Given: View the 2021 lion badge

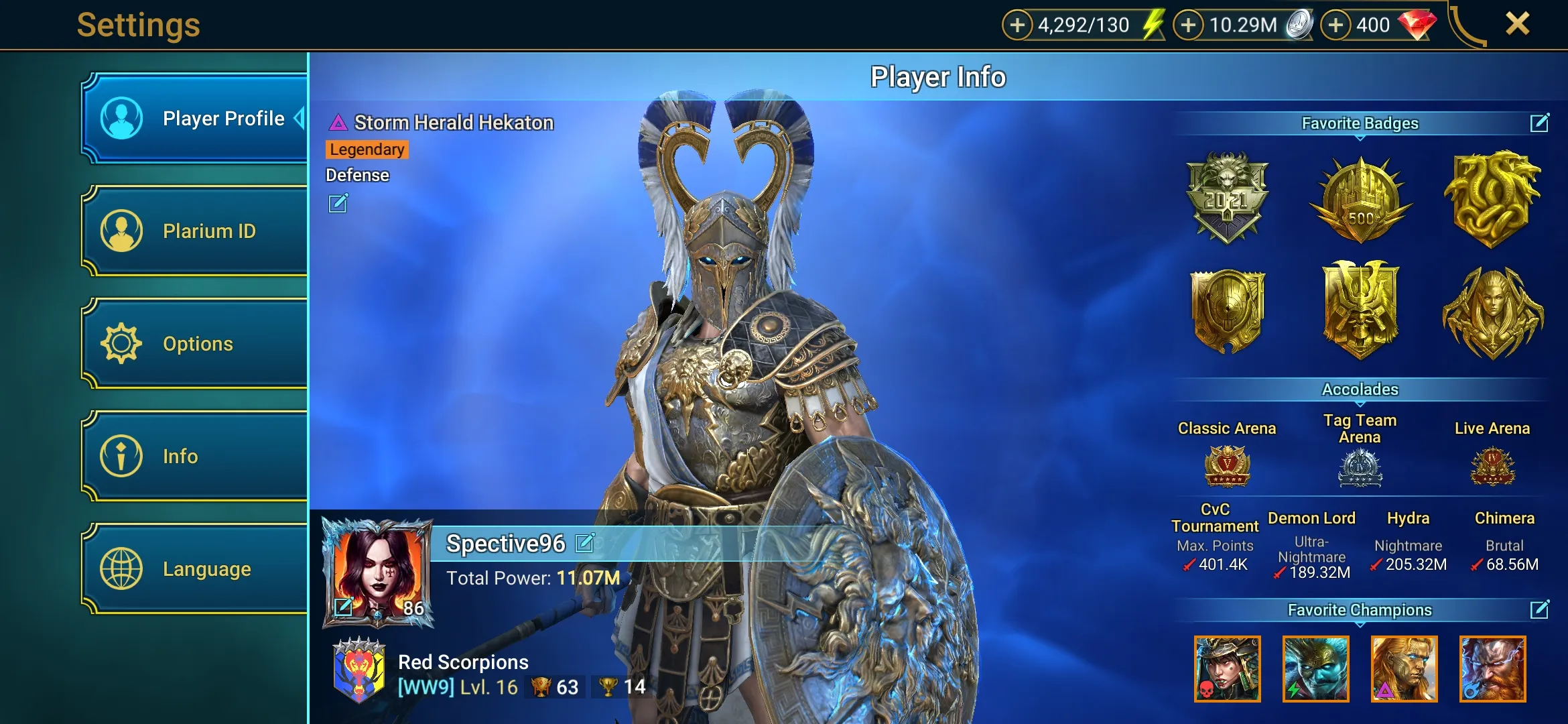Looking at the screenshot, I should [x=1227, y=196].
